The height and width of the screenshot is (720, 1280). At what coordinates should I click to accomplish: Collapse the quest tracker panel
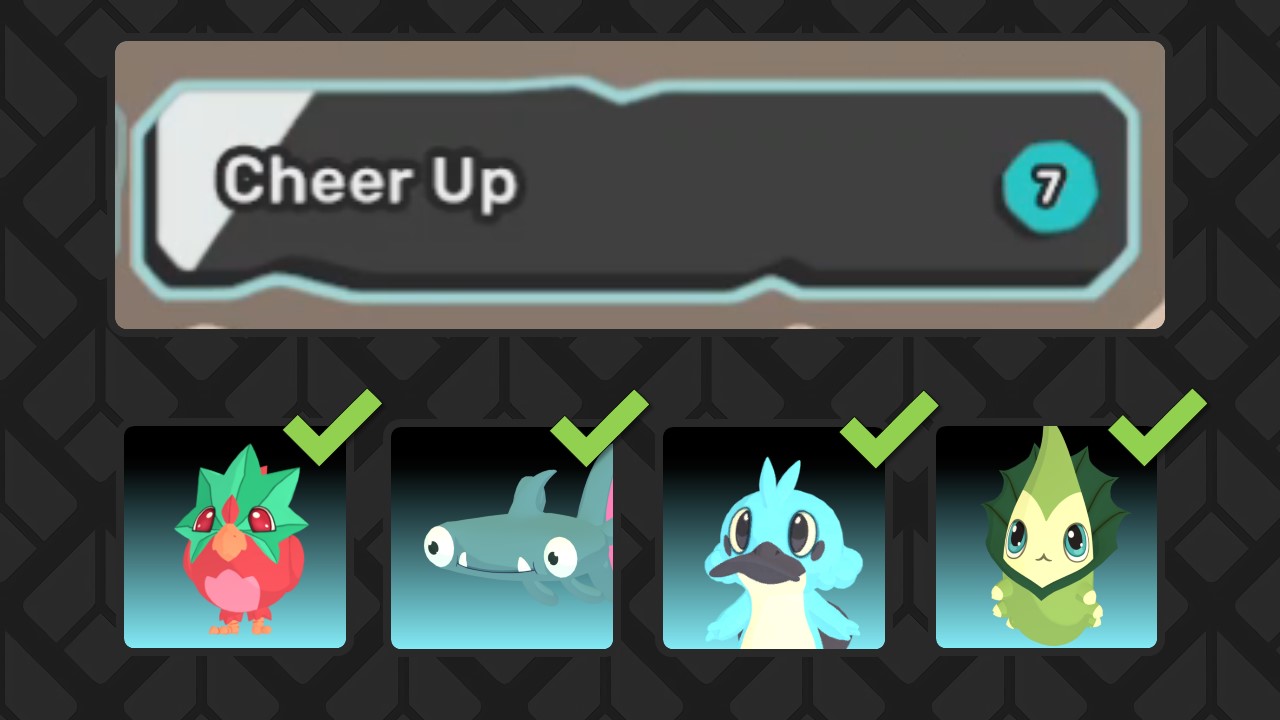[640, 183]
